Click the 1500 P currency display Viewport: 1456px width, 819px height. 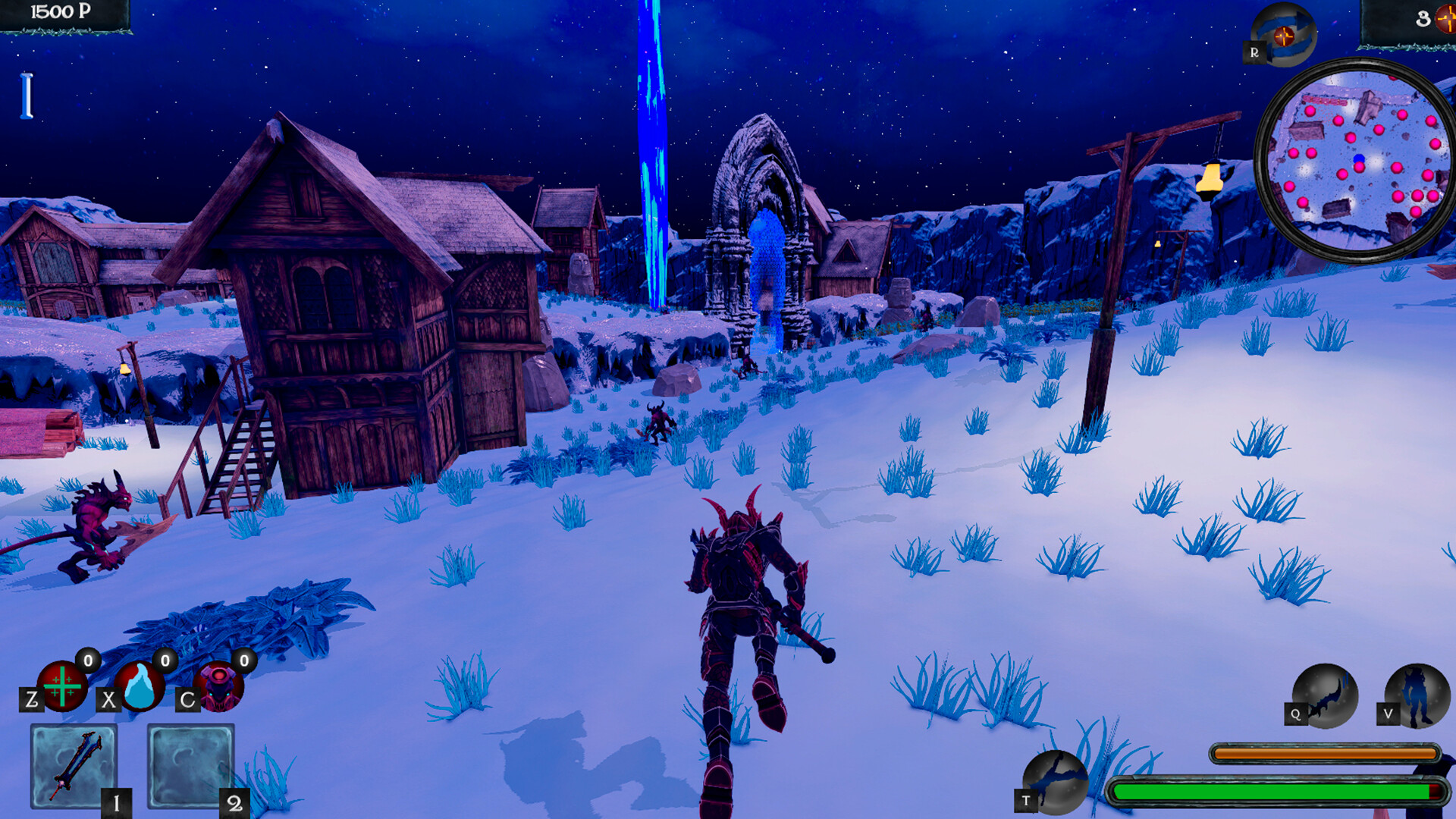(58, 11)
